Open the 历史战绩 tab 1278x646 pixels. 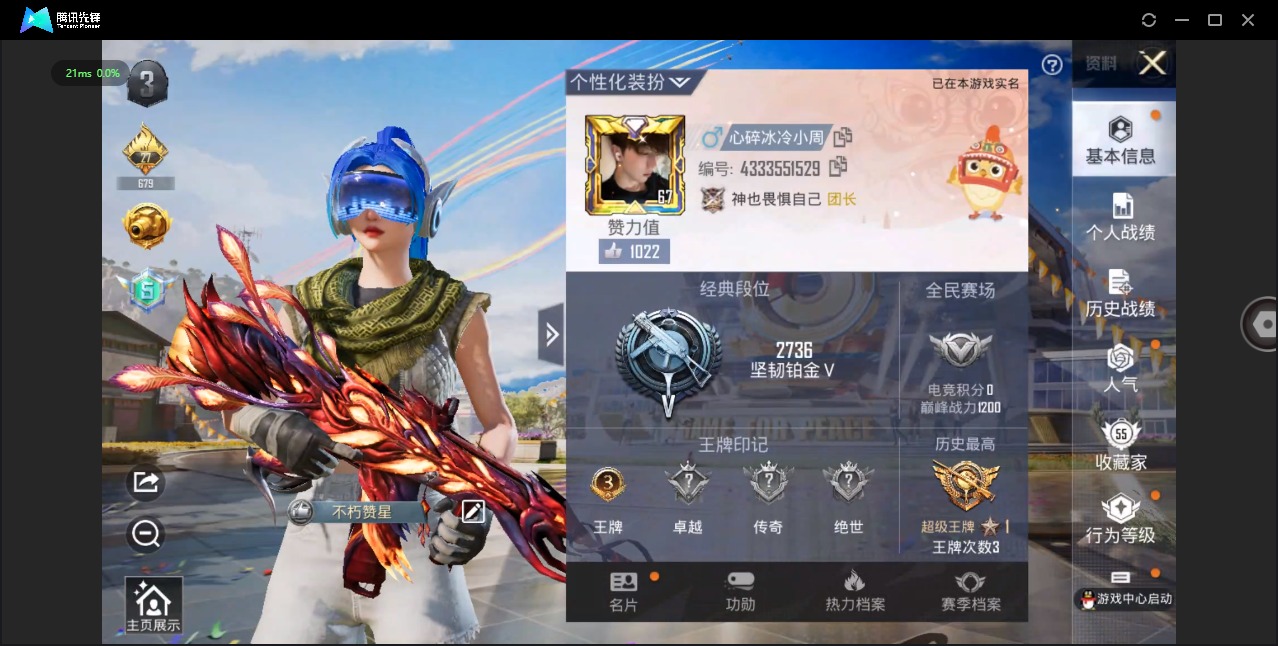pos(1120,294)
